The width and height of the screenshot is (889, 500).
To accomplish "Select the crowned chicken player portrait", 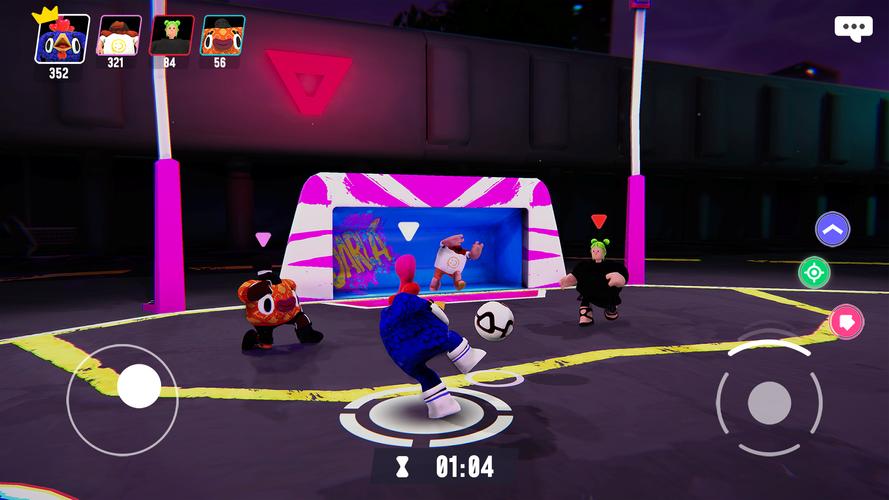I will pos(61,38).
